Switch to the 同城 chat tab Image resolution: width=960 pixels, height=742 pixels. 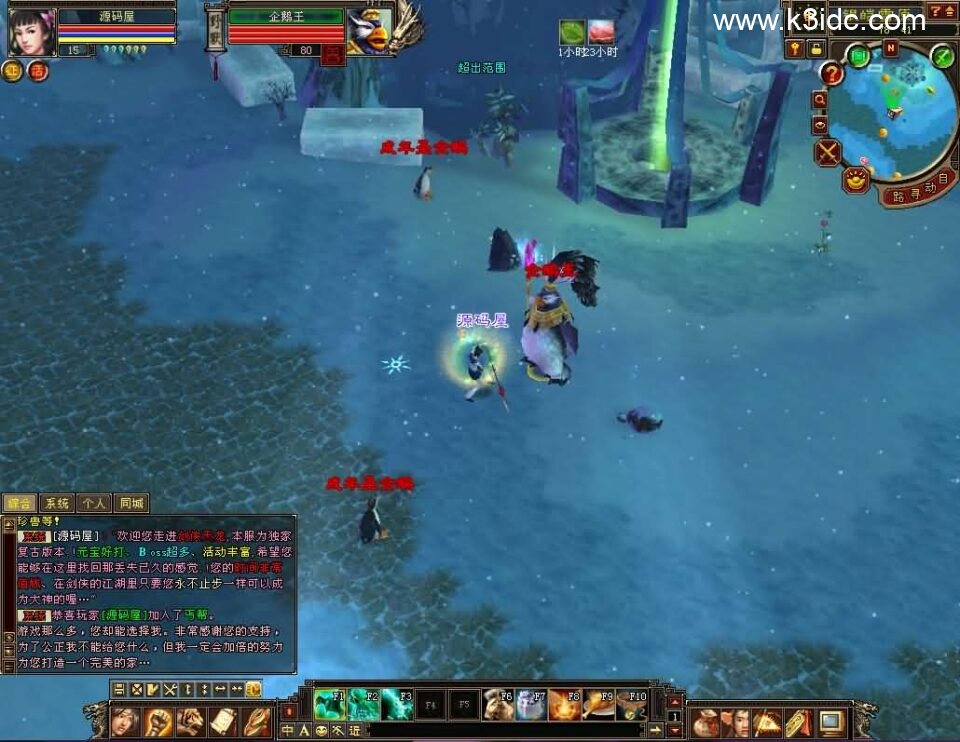(131, 503)
